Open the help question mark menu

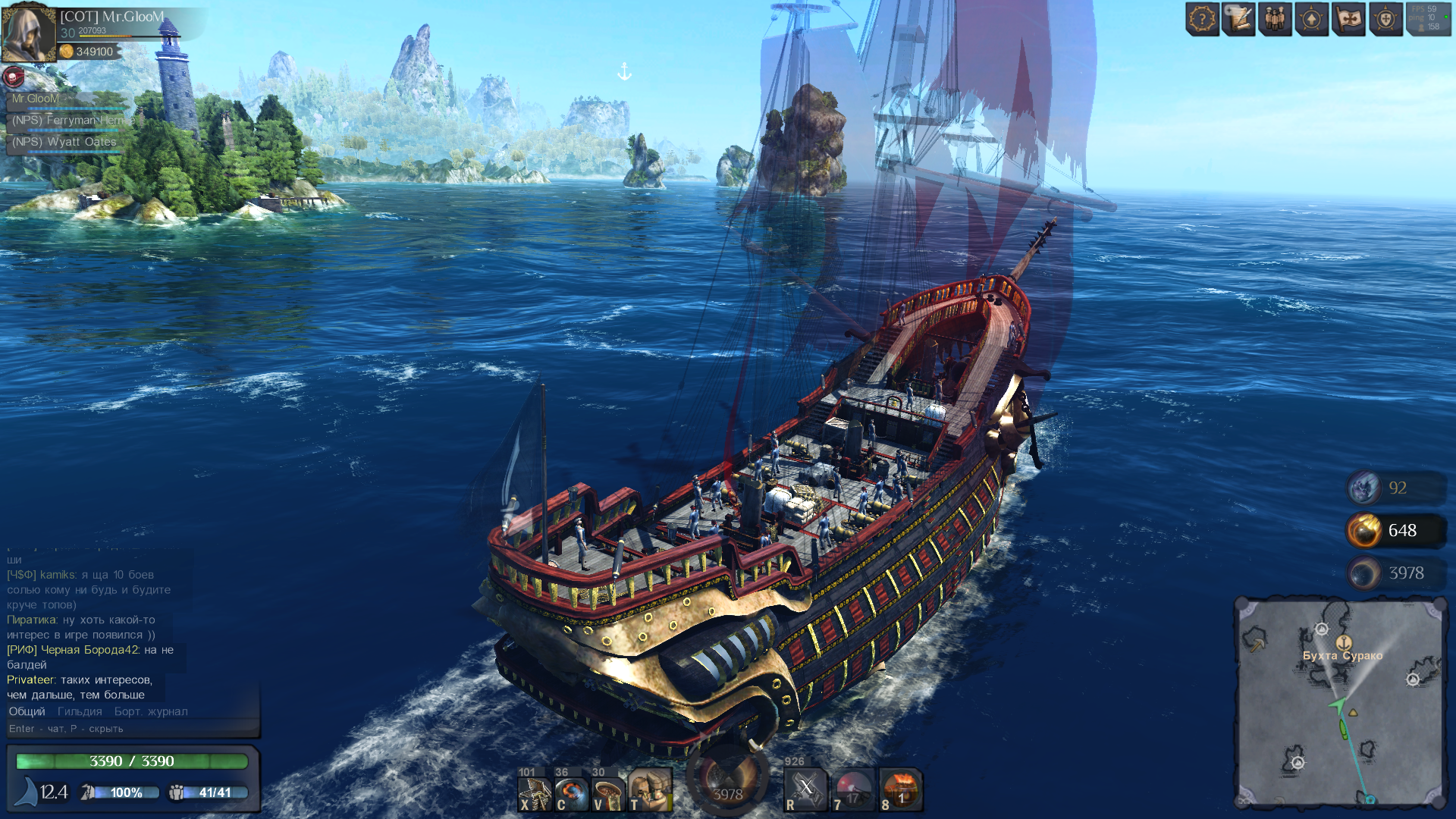coord(1202,20)
